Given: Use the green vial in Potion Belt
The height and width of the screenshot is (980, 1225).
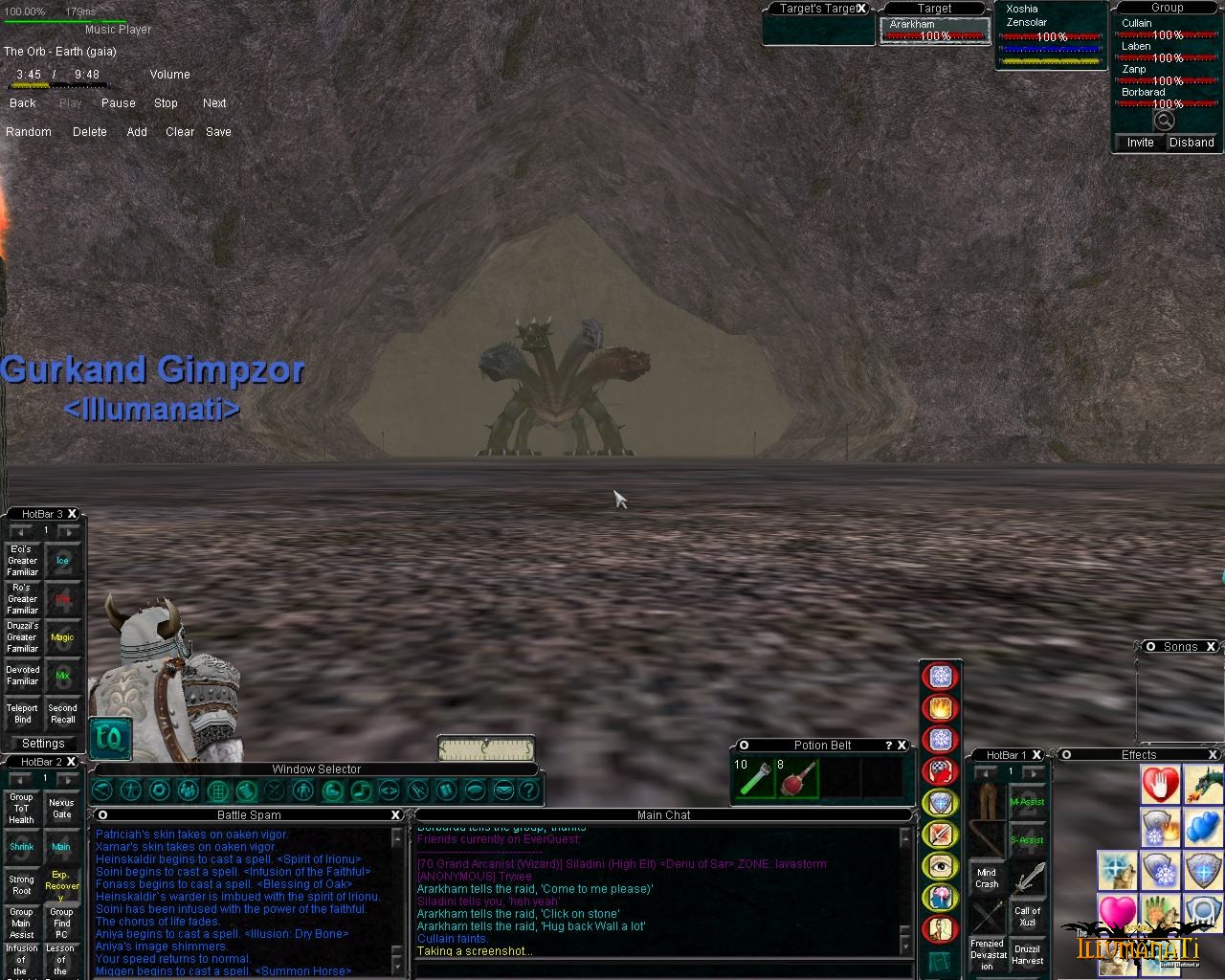Looking at the screenshot, I should [x=752, y=778].
